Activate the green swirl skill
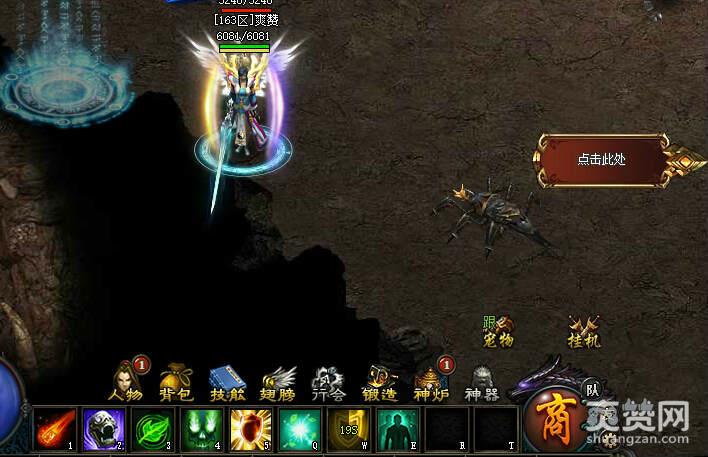This screenshot has width=708, height=457. 151,428
